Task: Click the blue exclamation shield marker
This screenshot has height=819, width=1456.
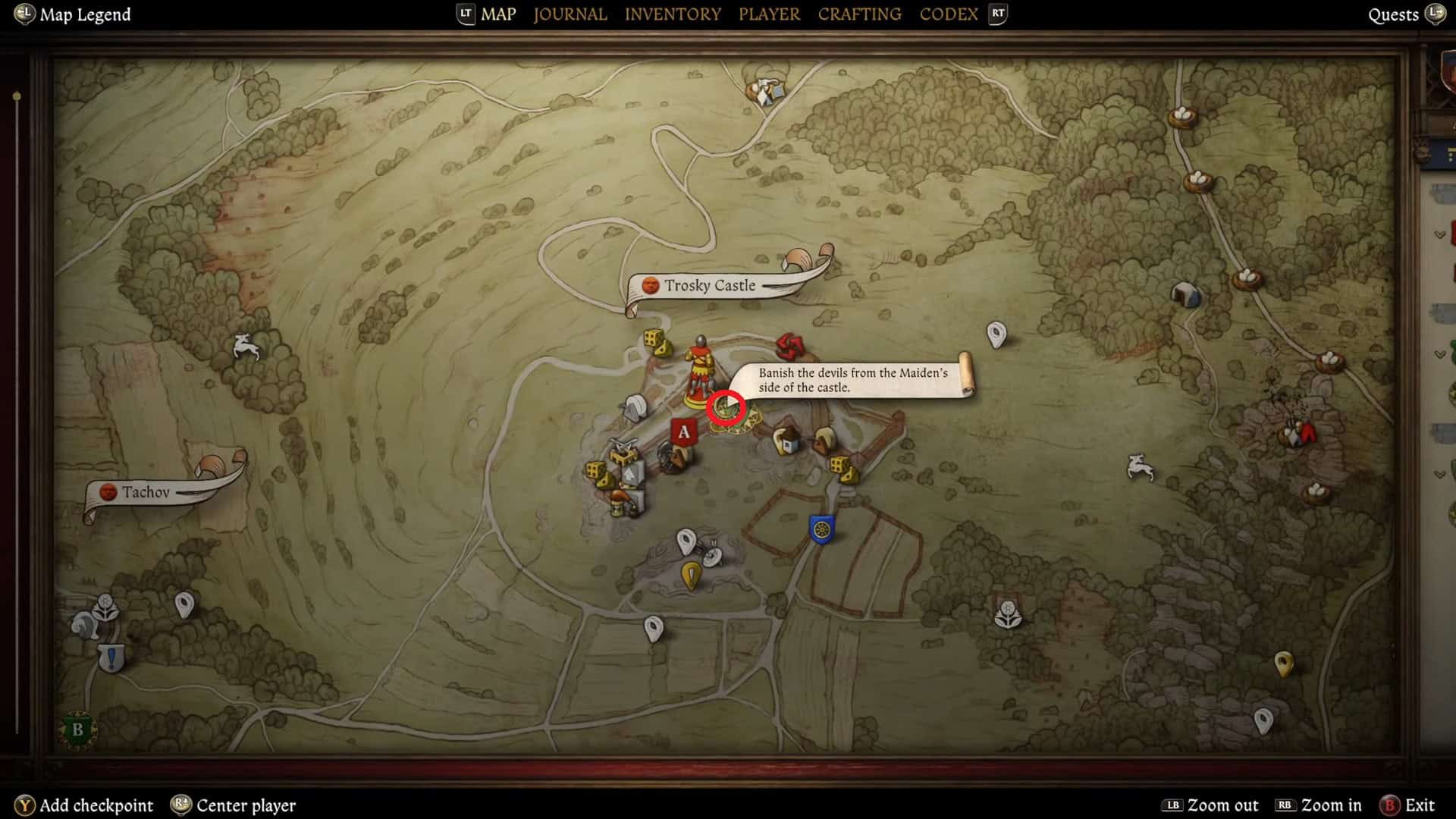Action: pos(111,657)
